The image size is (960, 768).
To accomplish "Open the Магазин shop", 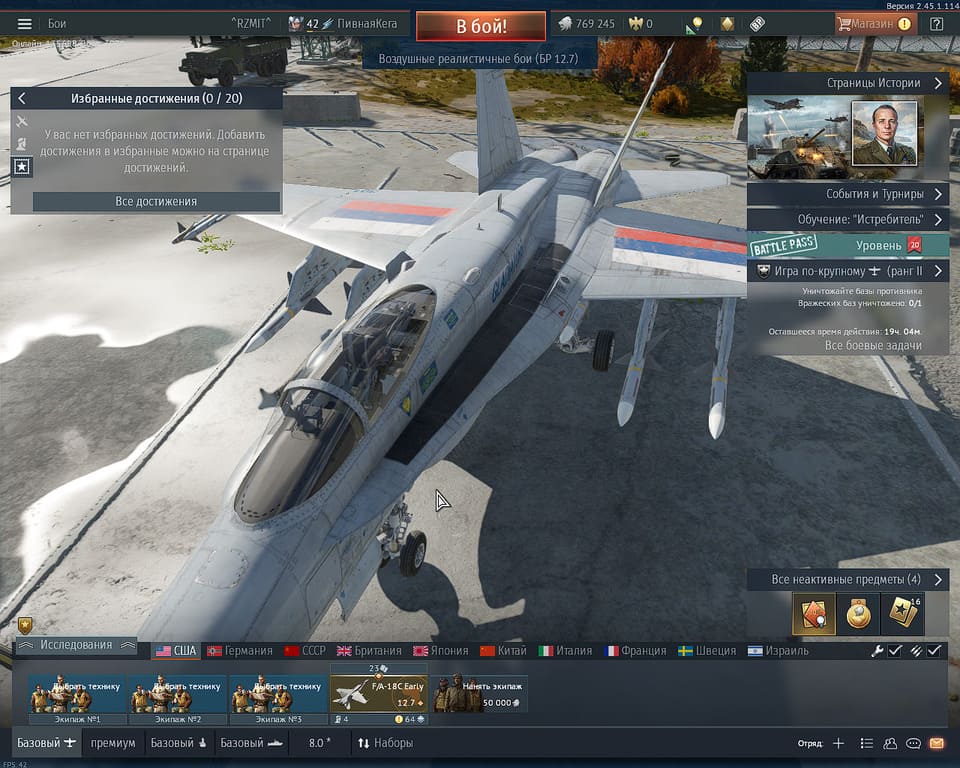I will [875, 24].
